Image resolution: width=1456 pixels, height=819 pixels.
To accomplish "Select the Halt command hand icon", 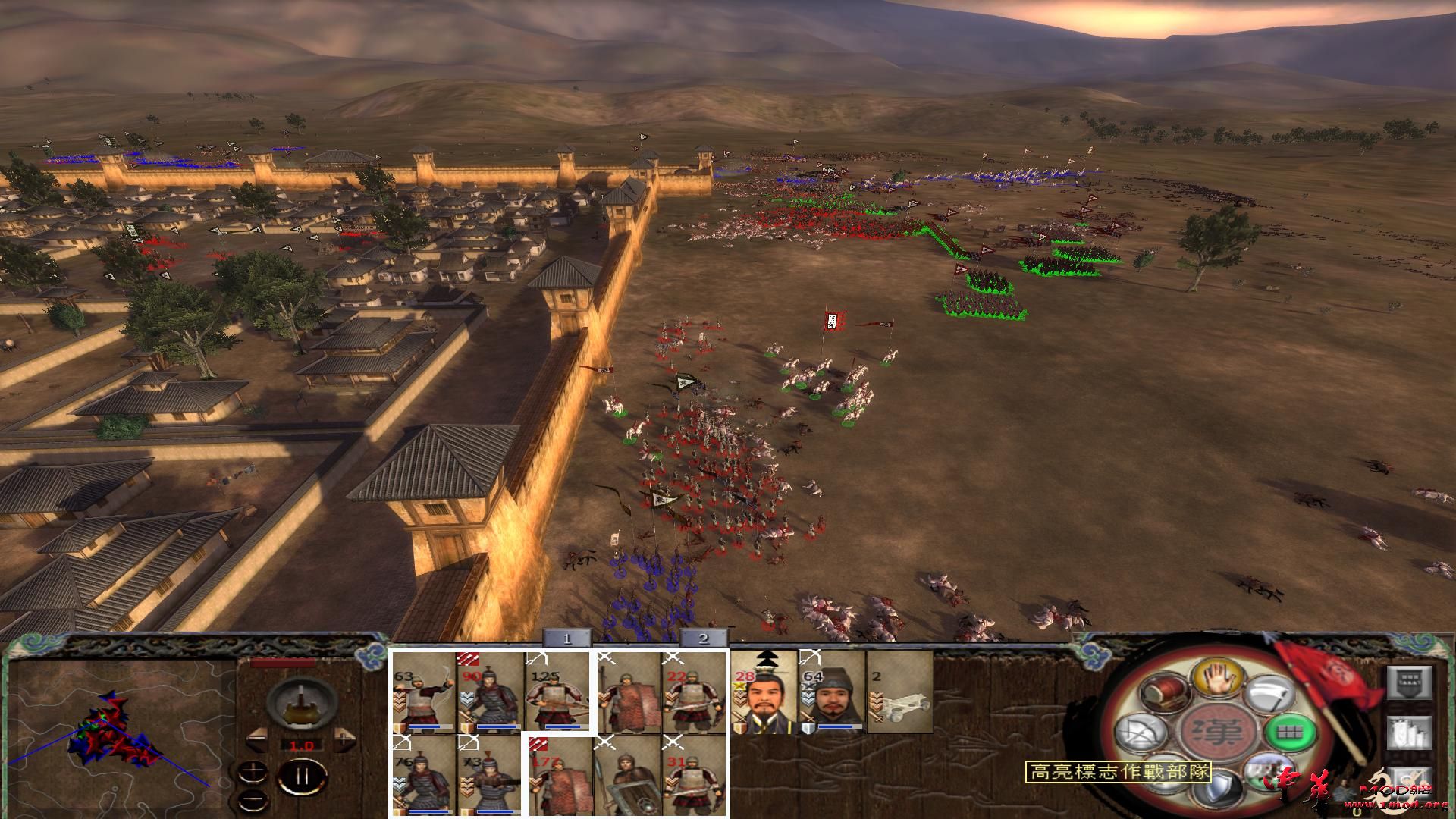I will (x=1220, y=679).
